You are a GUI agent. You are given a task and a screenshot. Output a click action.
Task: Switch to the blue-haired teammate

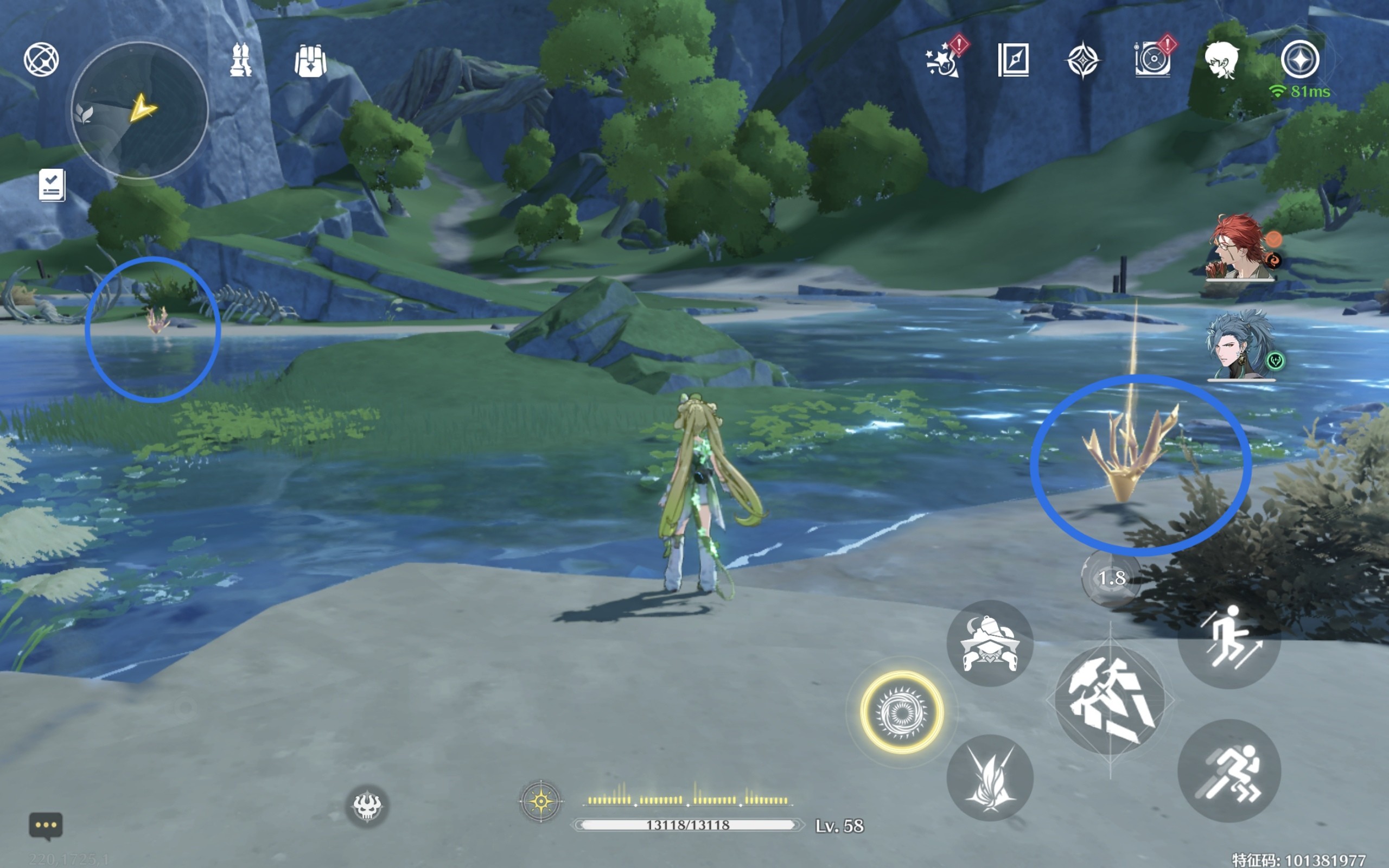click(x=1240, y=346)
